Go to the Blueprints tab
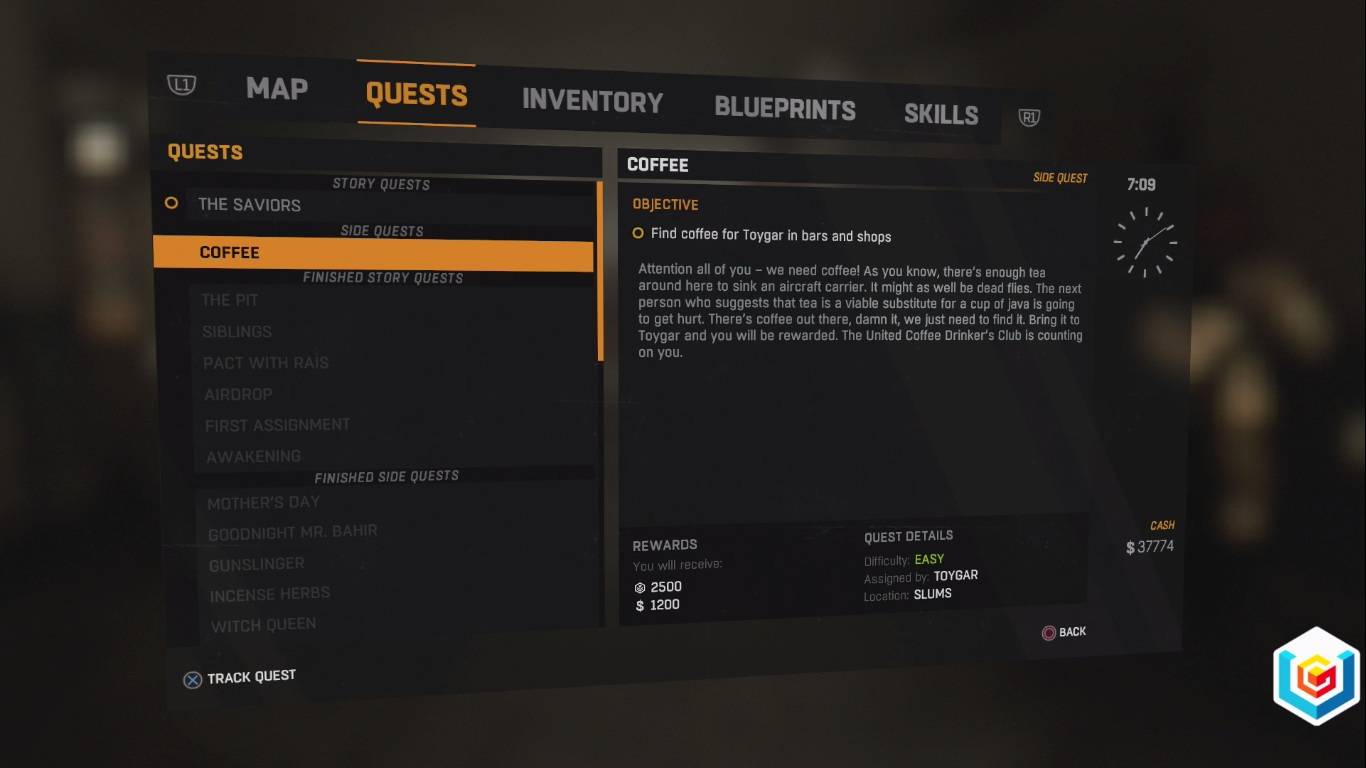The height and width of the screenshot is (768, 1366). tap(784, 109)
